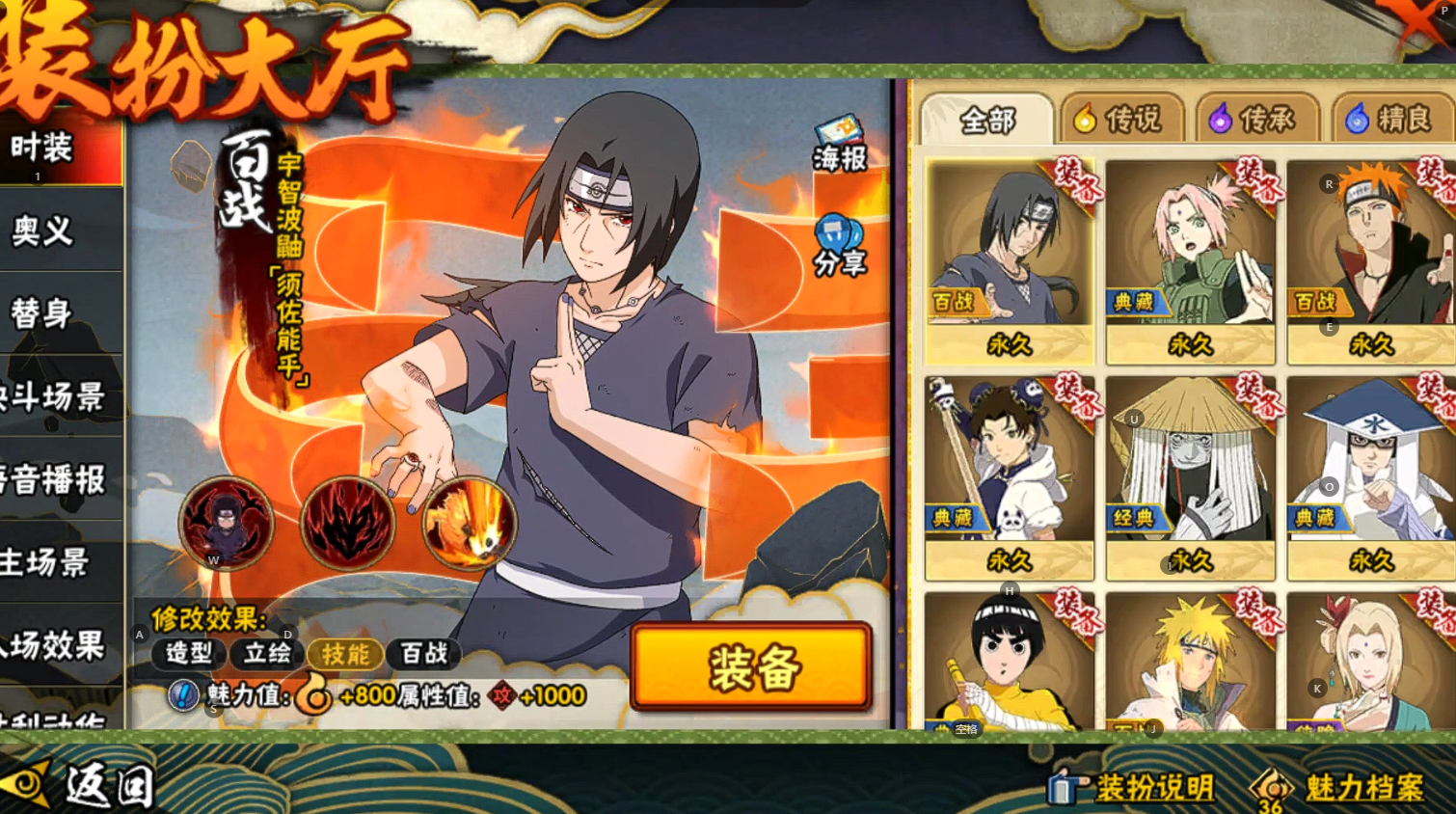Select the pink-haired Sakura costume card

click(1190, 260)
